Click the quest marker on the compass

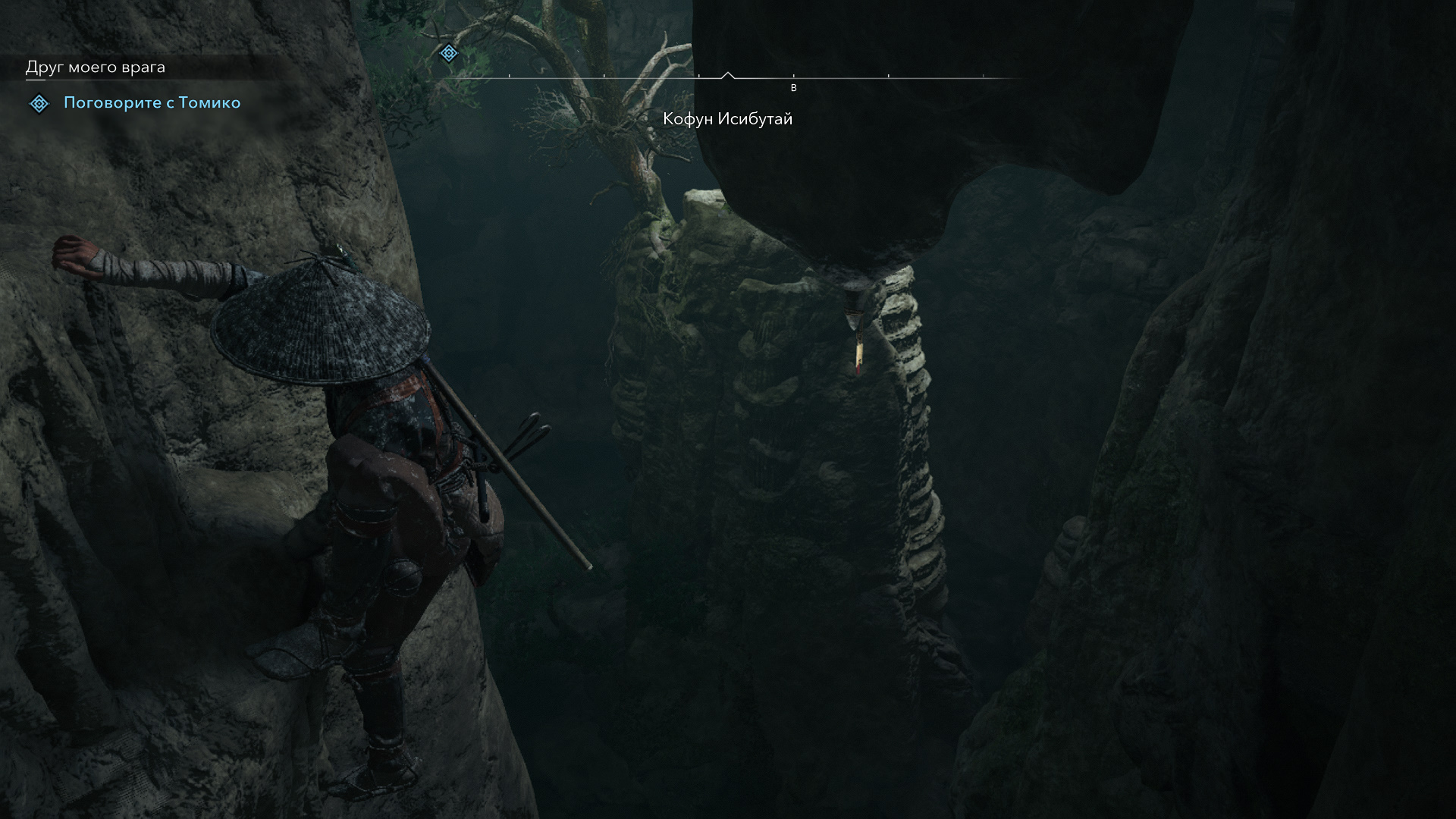[449, 53]
